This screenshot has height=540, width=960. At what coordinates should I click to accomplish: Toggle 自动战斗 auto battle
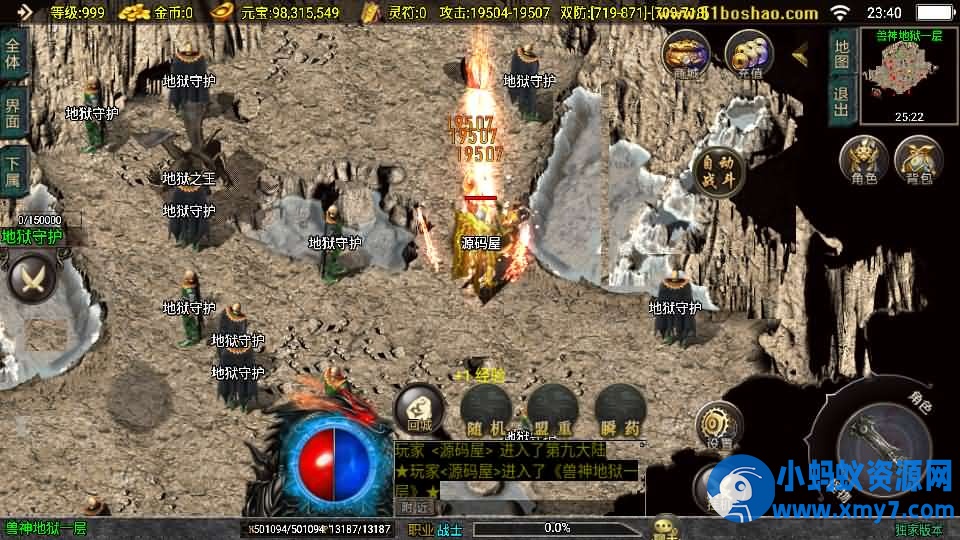(x=720, y=171)
